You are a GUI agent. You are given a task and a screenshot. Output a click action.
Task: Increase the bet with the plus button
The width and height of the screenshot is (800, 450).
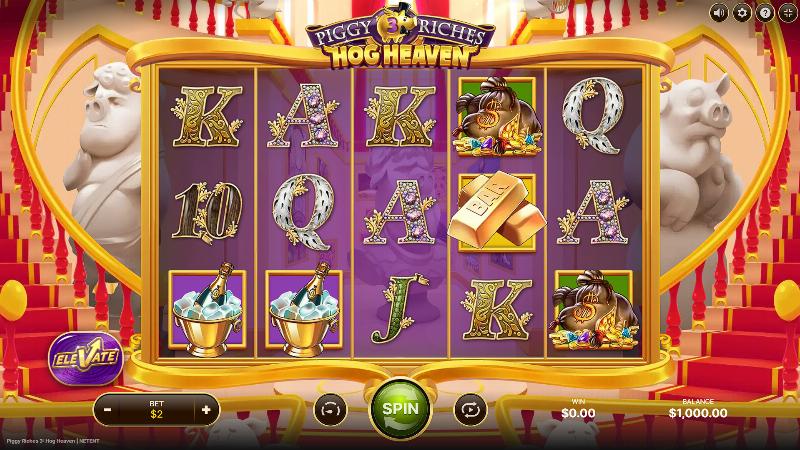(x=206, y=409)
